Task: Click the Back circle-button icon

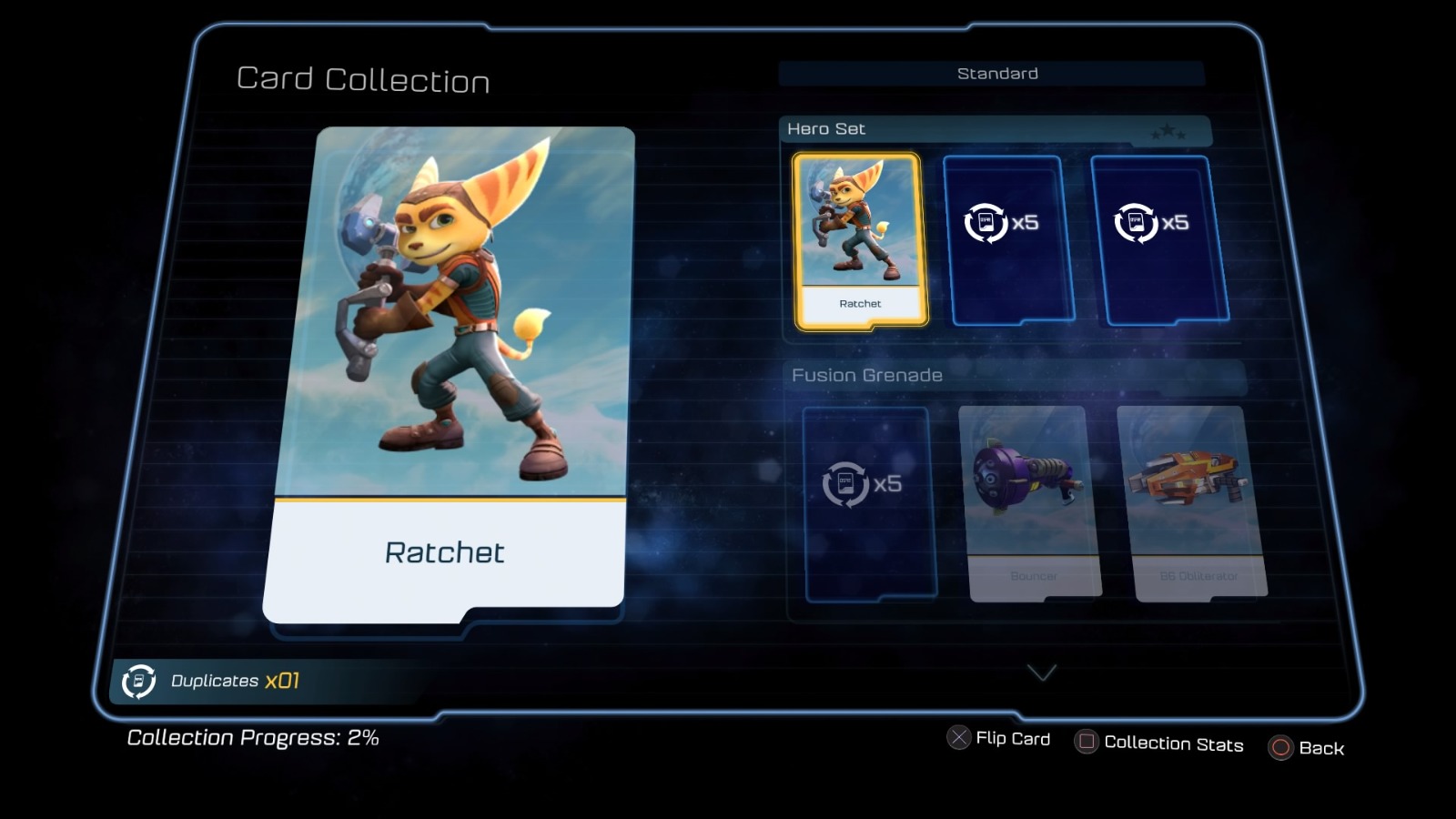Action: [1281, 748]
